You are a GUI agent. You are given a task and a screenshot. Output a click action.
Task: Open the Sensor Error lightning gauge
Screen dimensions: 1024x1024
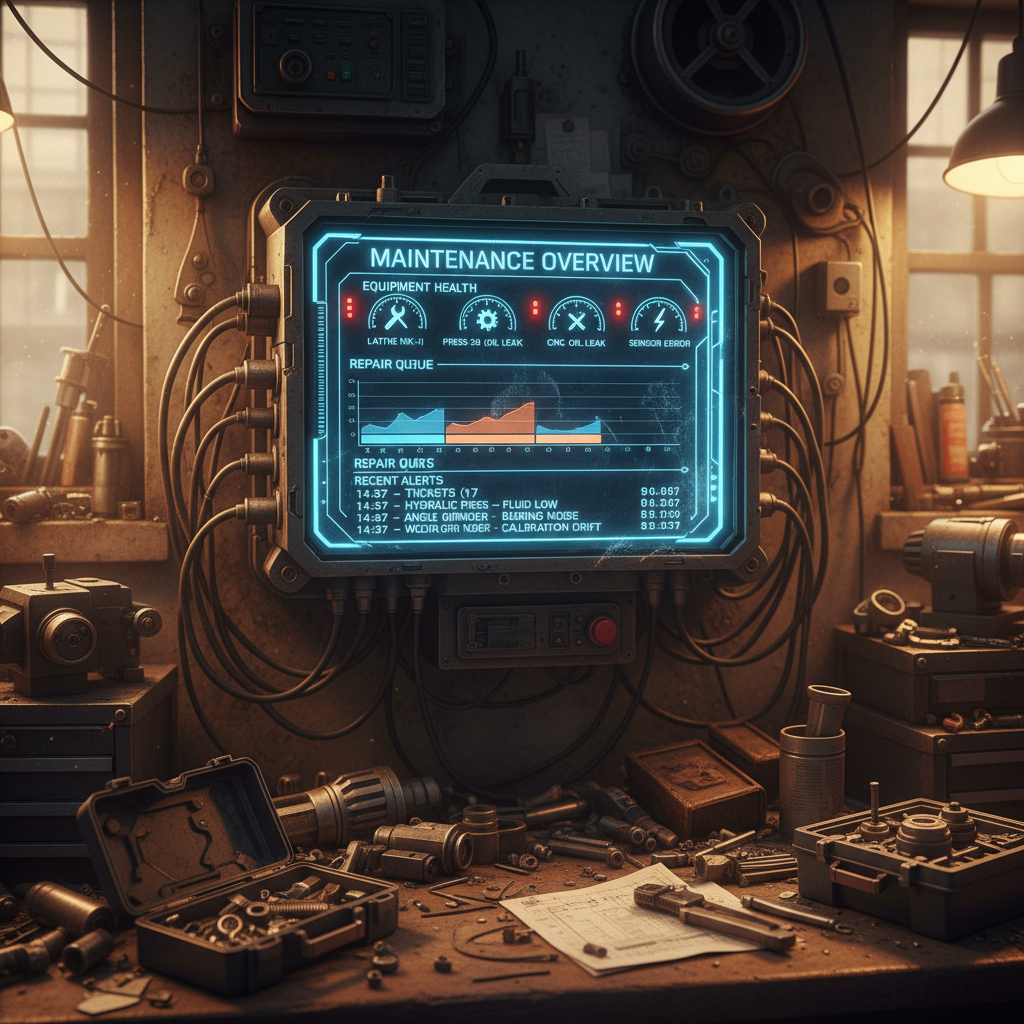click(x=659, y=316)
